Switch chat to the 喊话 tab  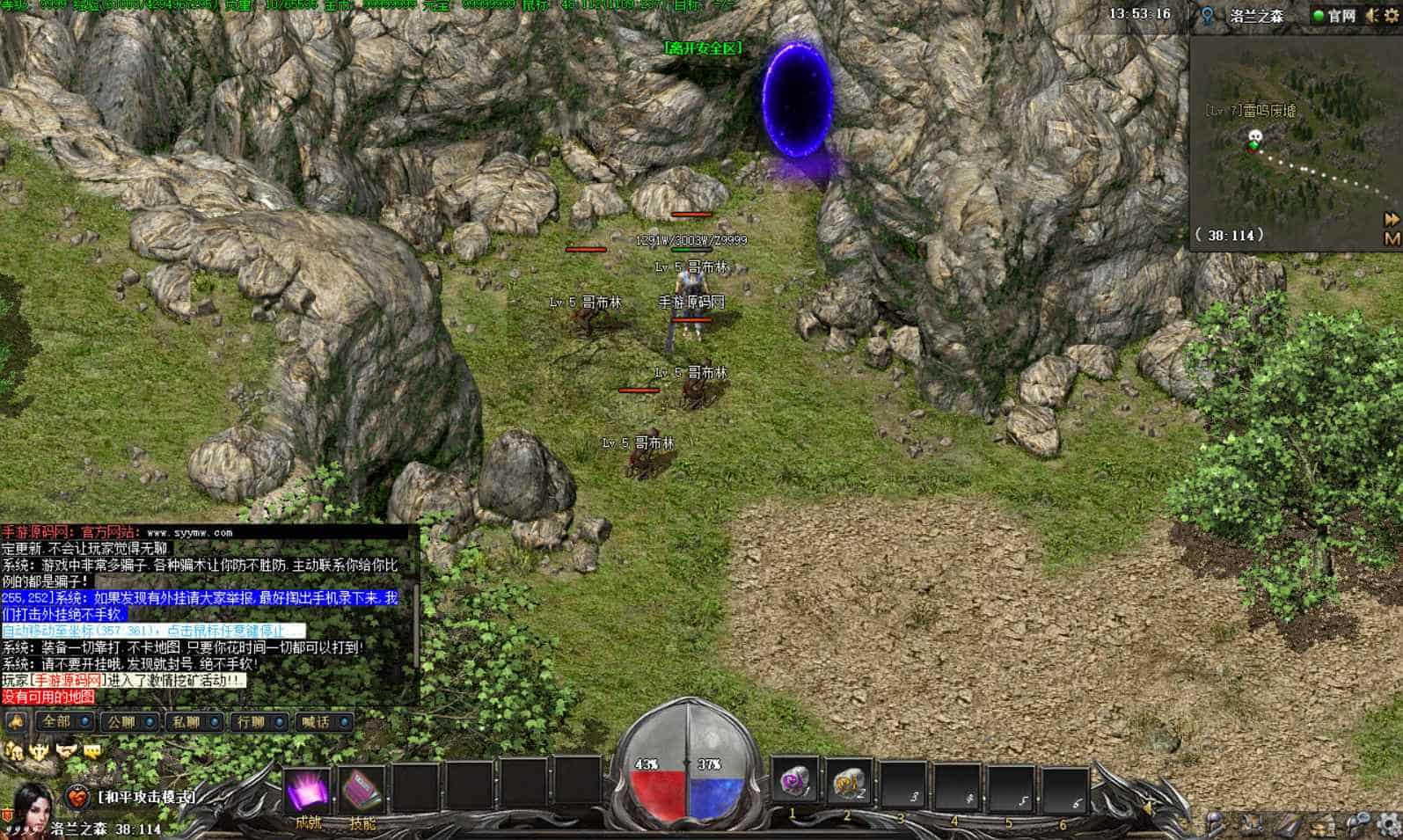324,721
